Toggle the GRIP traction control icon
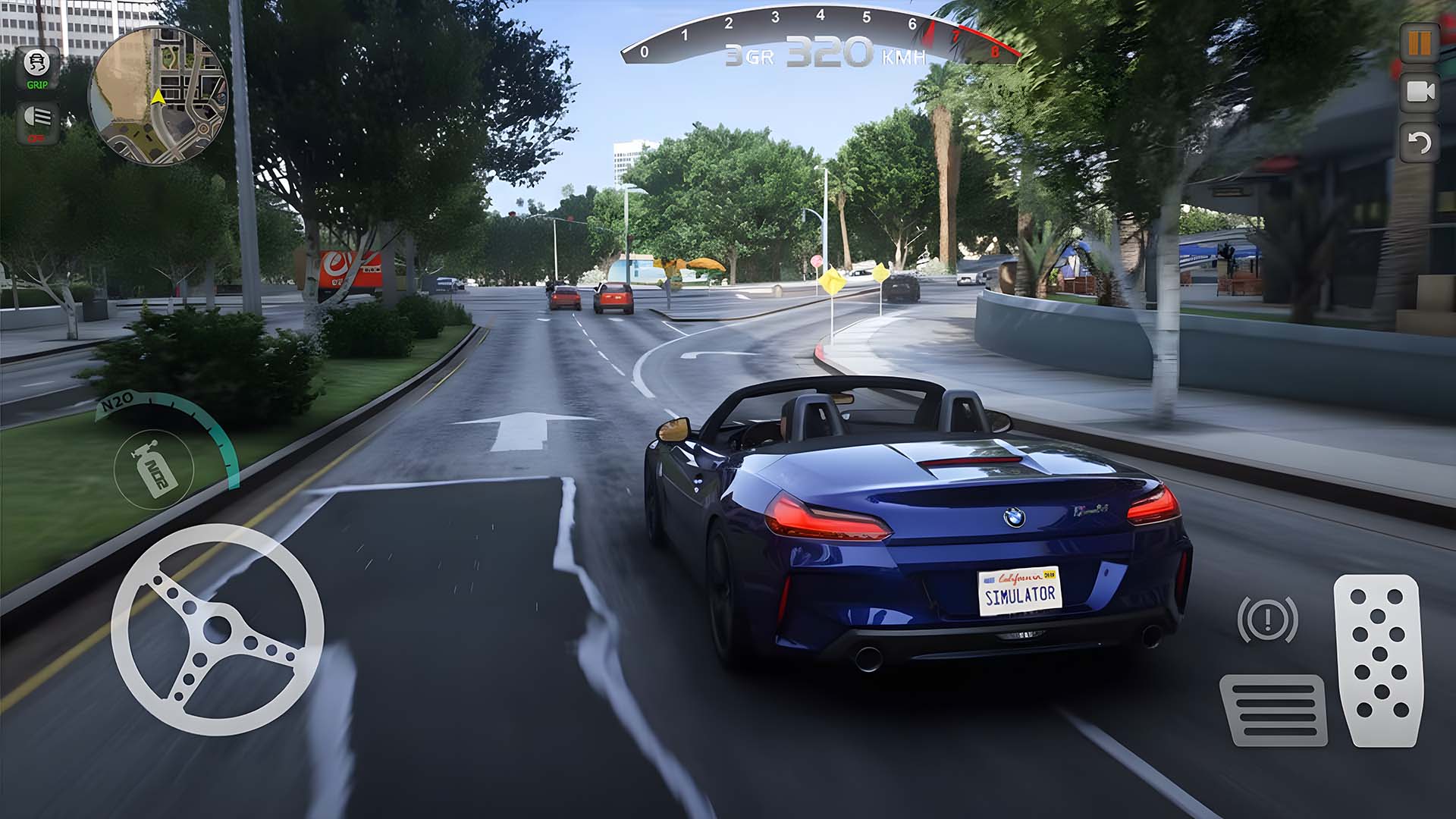 click(x=36, y=68)
